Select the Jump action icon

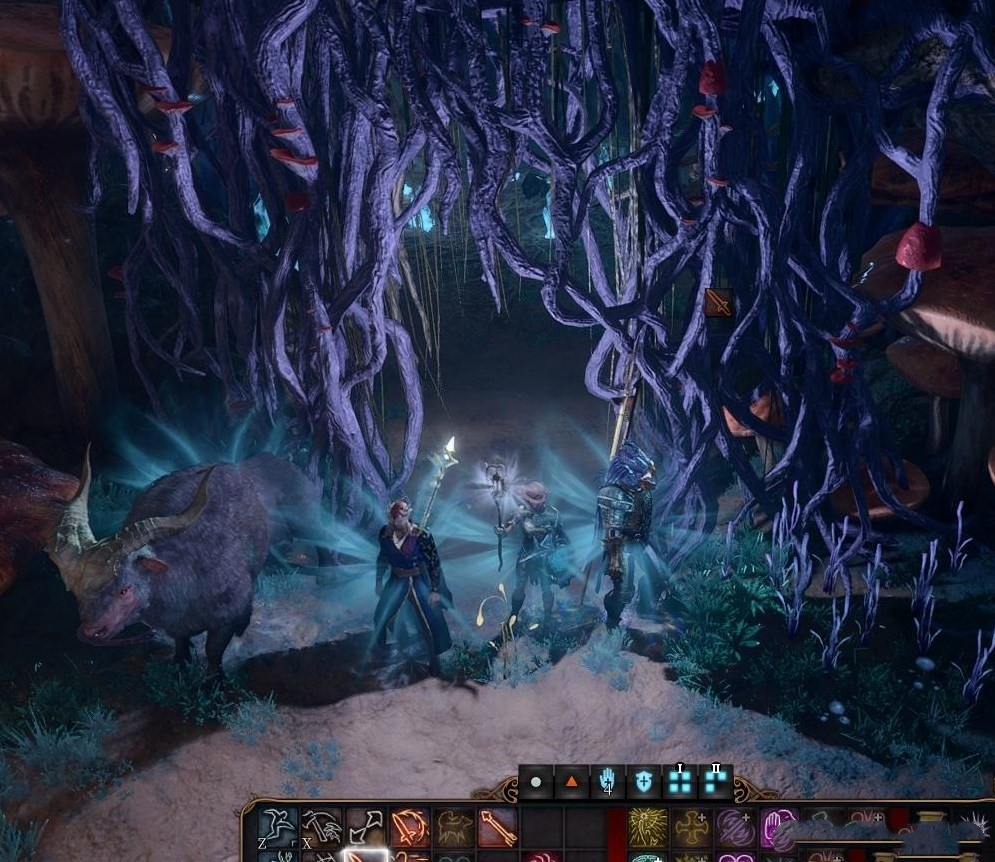point(277,828)
